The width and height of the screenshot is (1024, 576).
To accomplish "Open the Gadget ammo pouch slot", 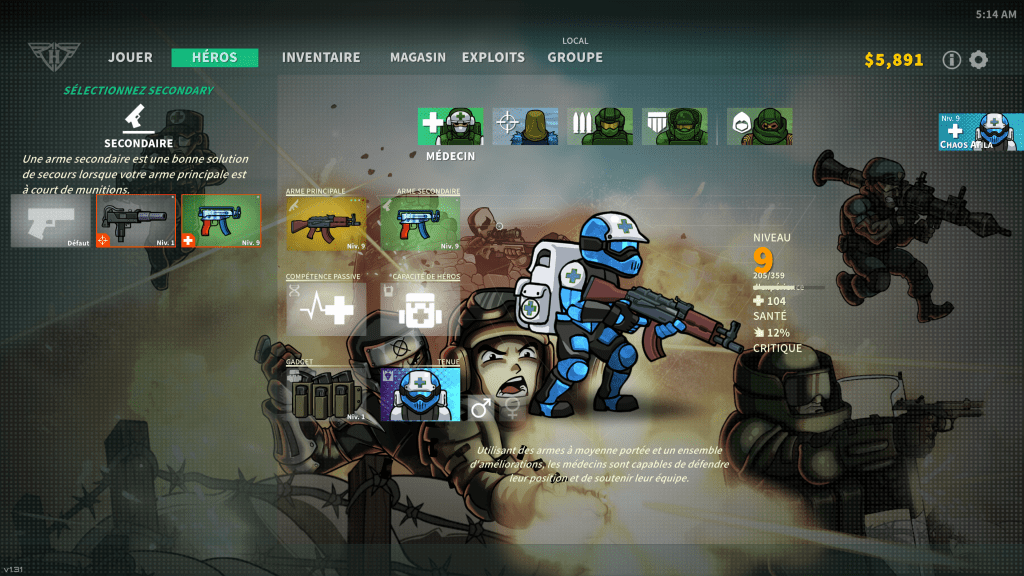I will (326, 394).
